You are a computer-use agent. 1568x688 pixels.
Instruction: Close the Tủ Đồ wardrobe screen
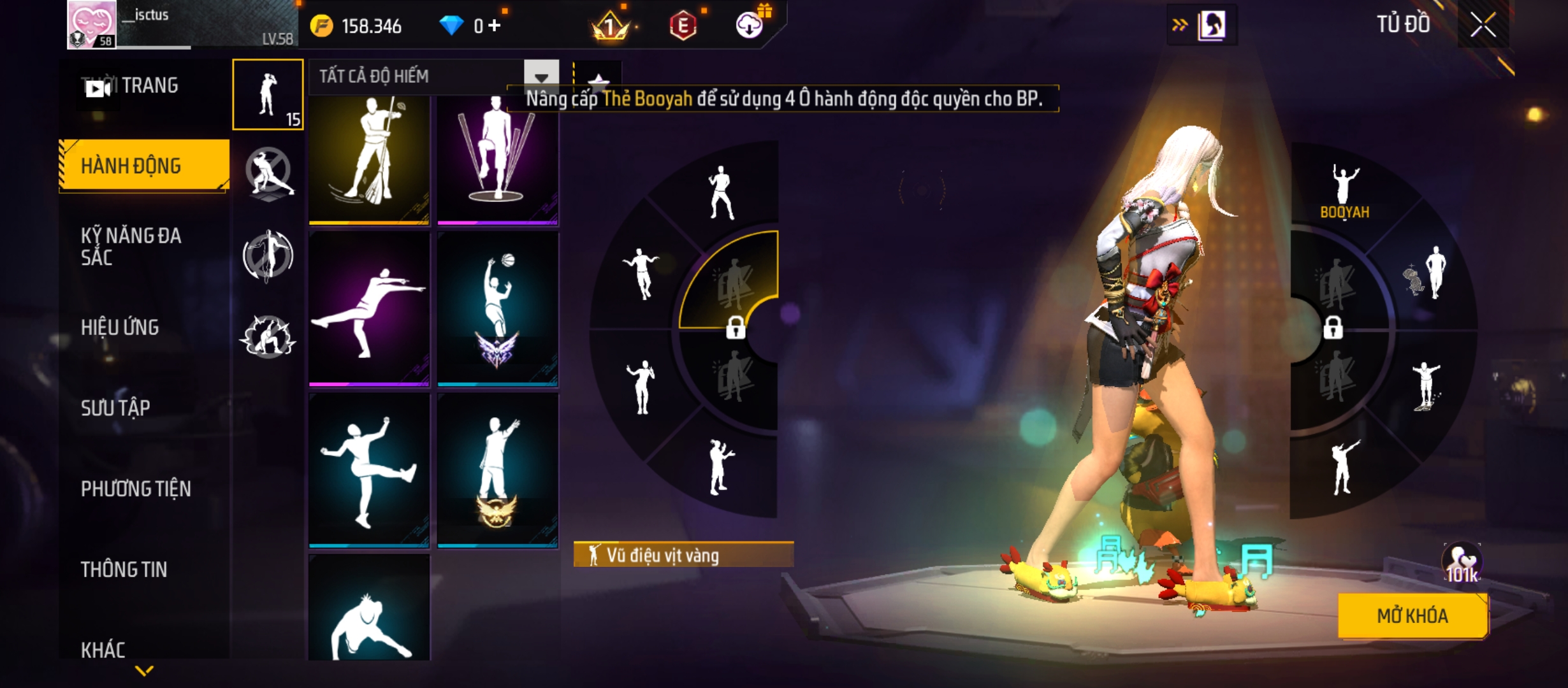tap(1483, 25)
